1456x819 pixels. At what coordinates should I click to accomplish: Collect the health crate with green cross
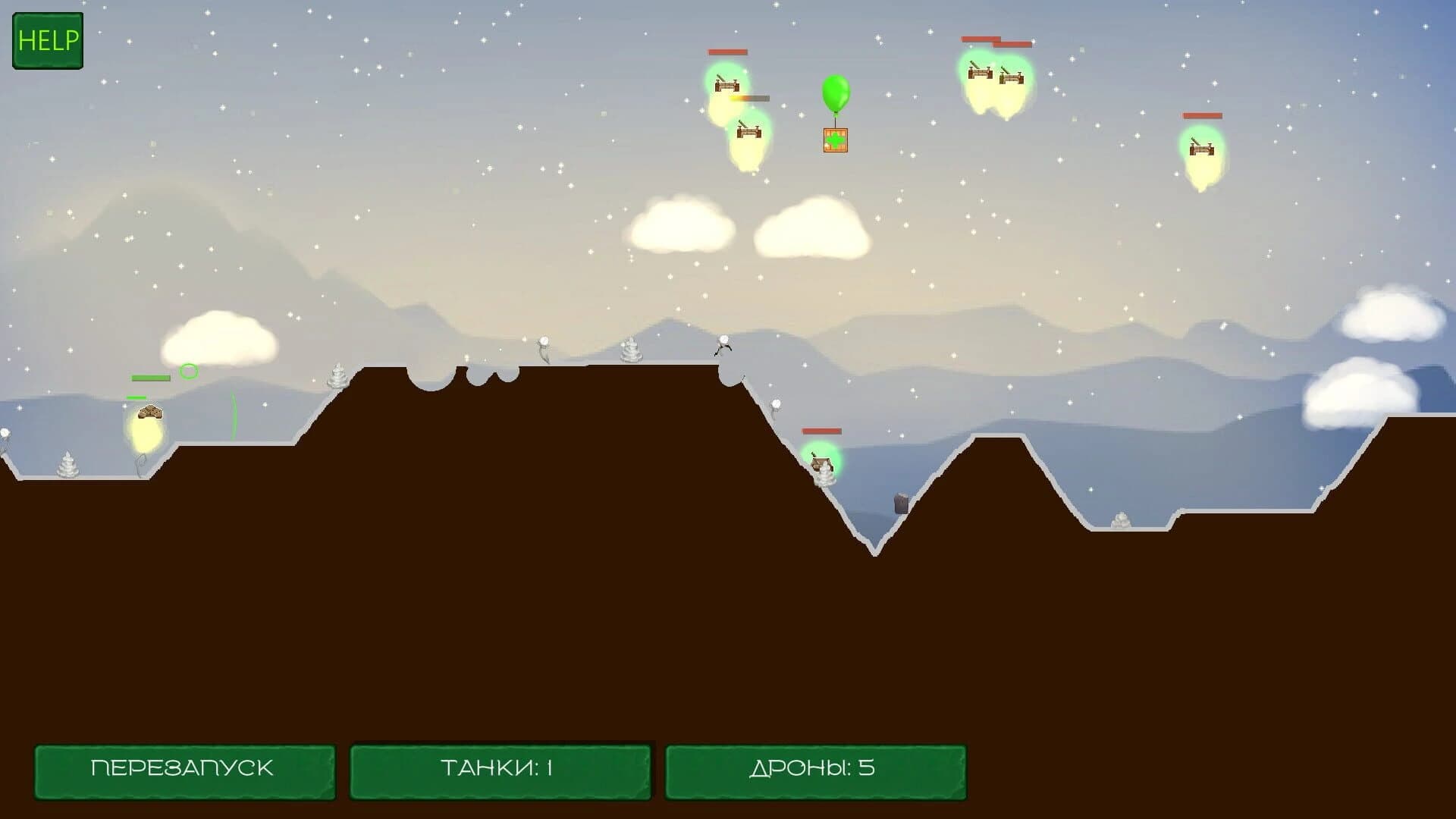[834, 140]
